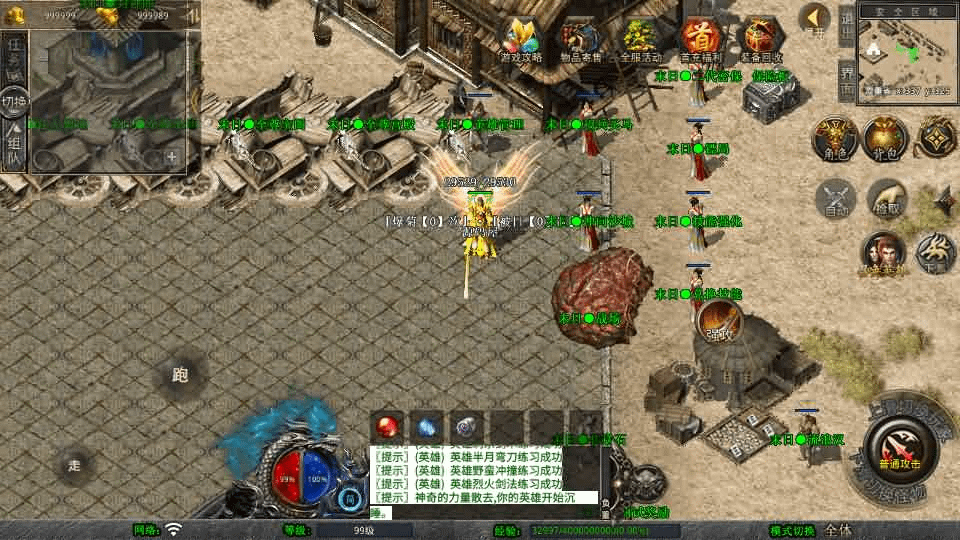Toggle 自动 auto-battle button
The height and width of the screenshot is (540, 960).
(836, 198)
